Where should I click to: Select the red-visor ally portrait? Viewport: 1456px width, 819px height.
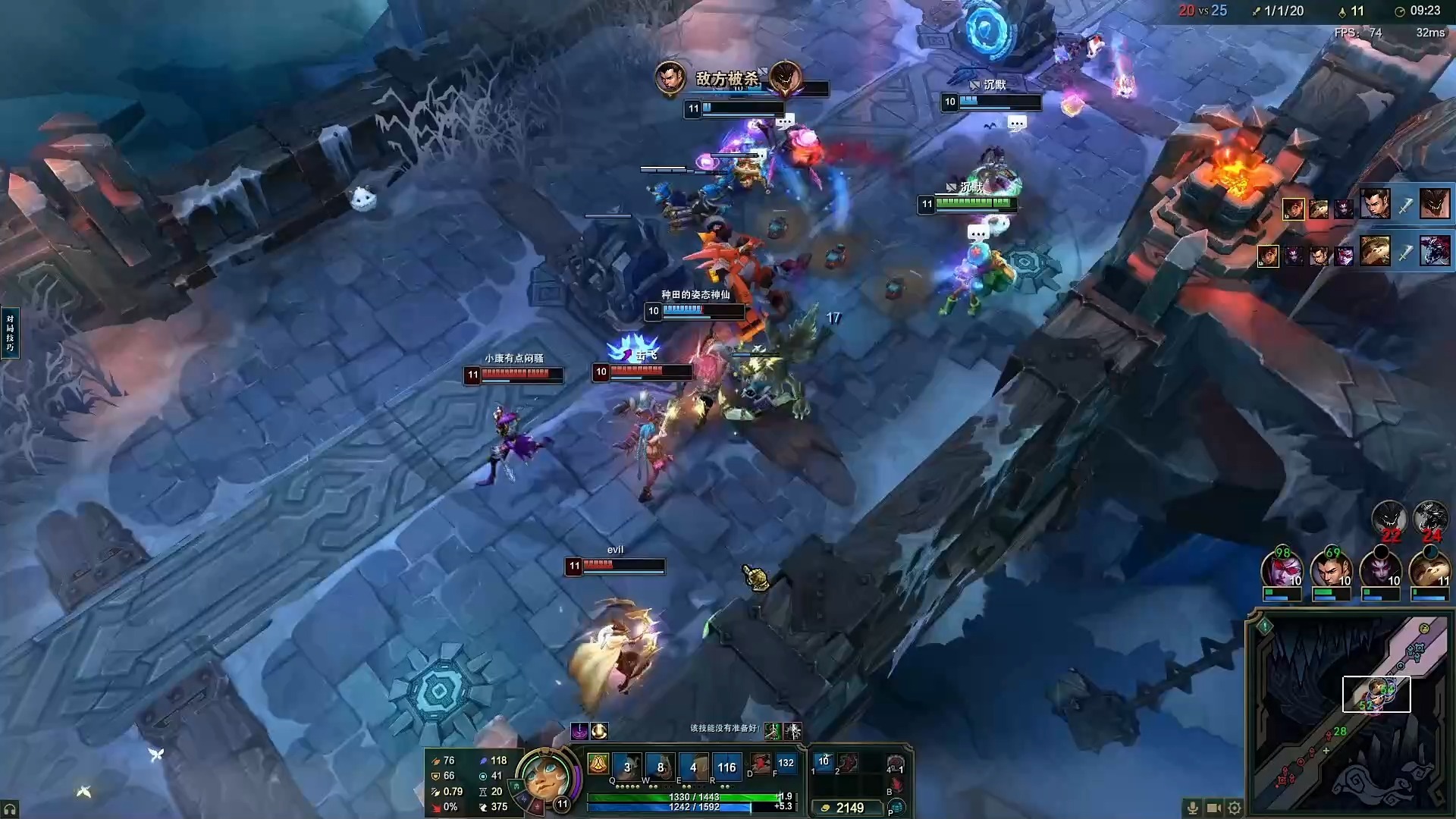click(1282, 570)
